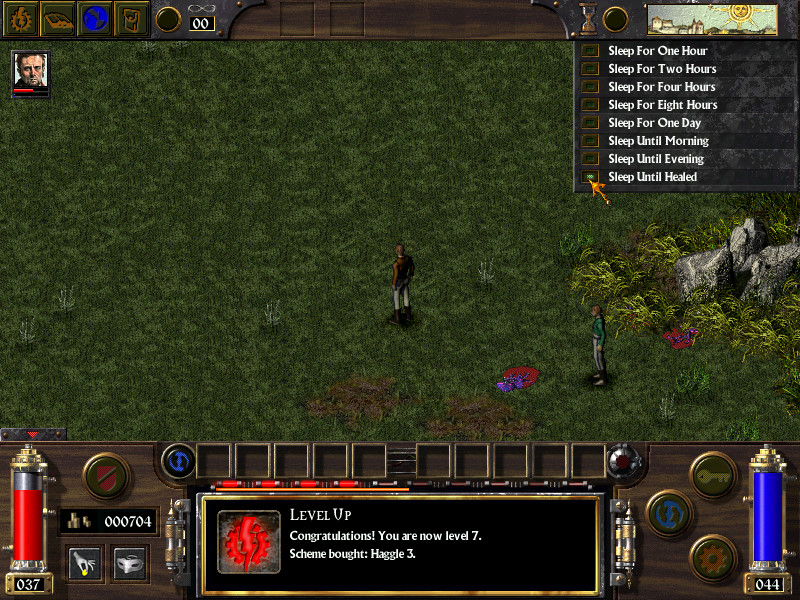Image resolution: width=800 pixels, height=600 pixels.
Task: Choose Sleep Until Morning
Action: point(658,141)
